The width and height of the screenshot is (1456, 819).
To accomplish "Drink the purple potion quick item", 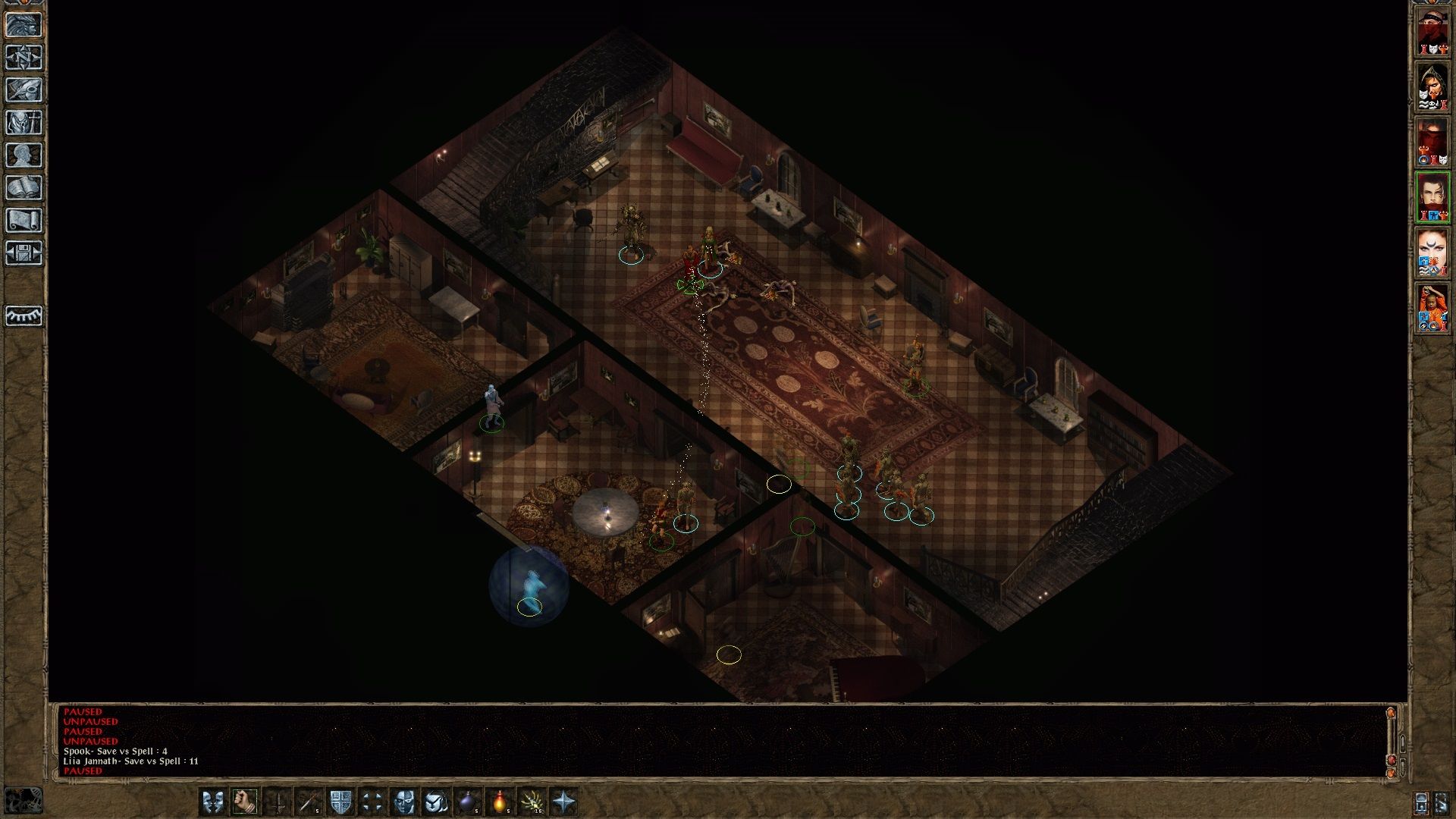I will [468, 800].
